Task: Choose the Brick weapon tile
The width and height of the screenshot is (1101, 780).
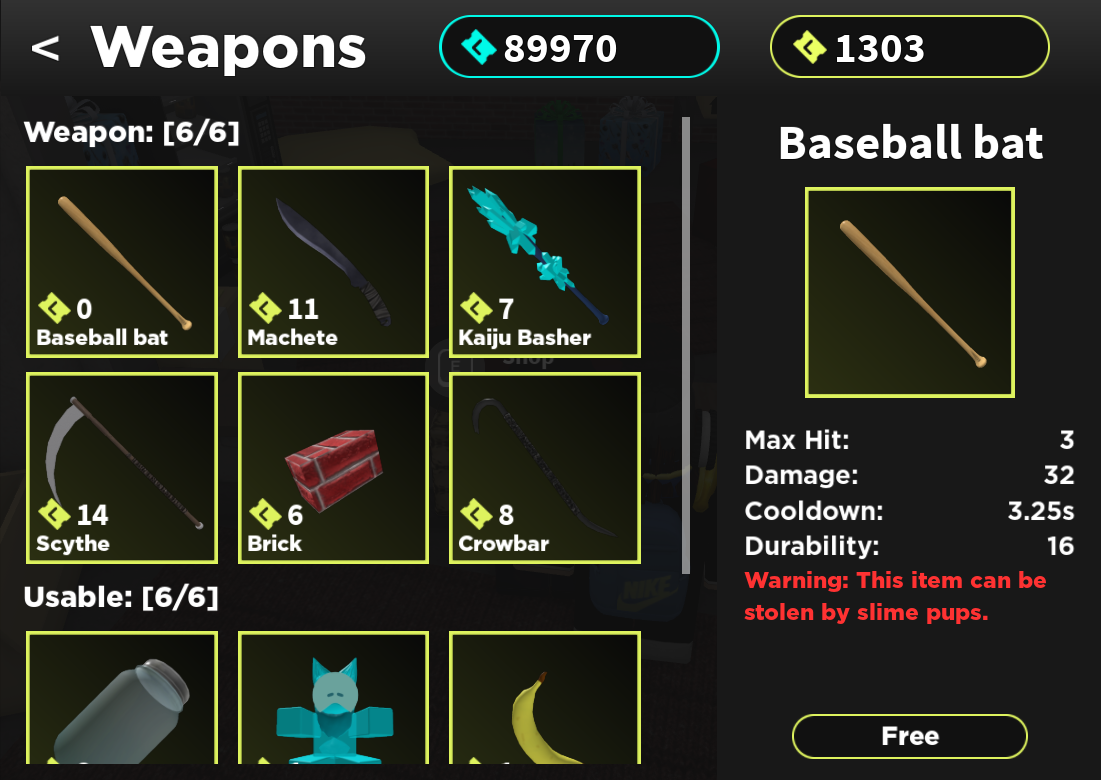Action: 333,468
